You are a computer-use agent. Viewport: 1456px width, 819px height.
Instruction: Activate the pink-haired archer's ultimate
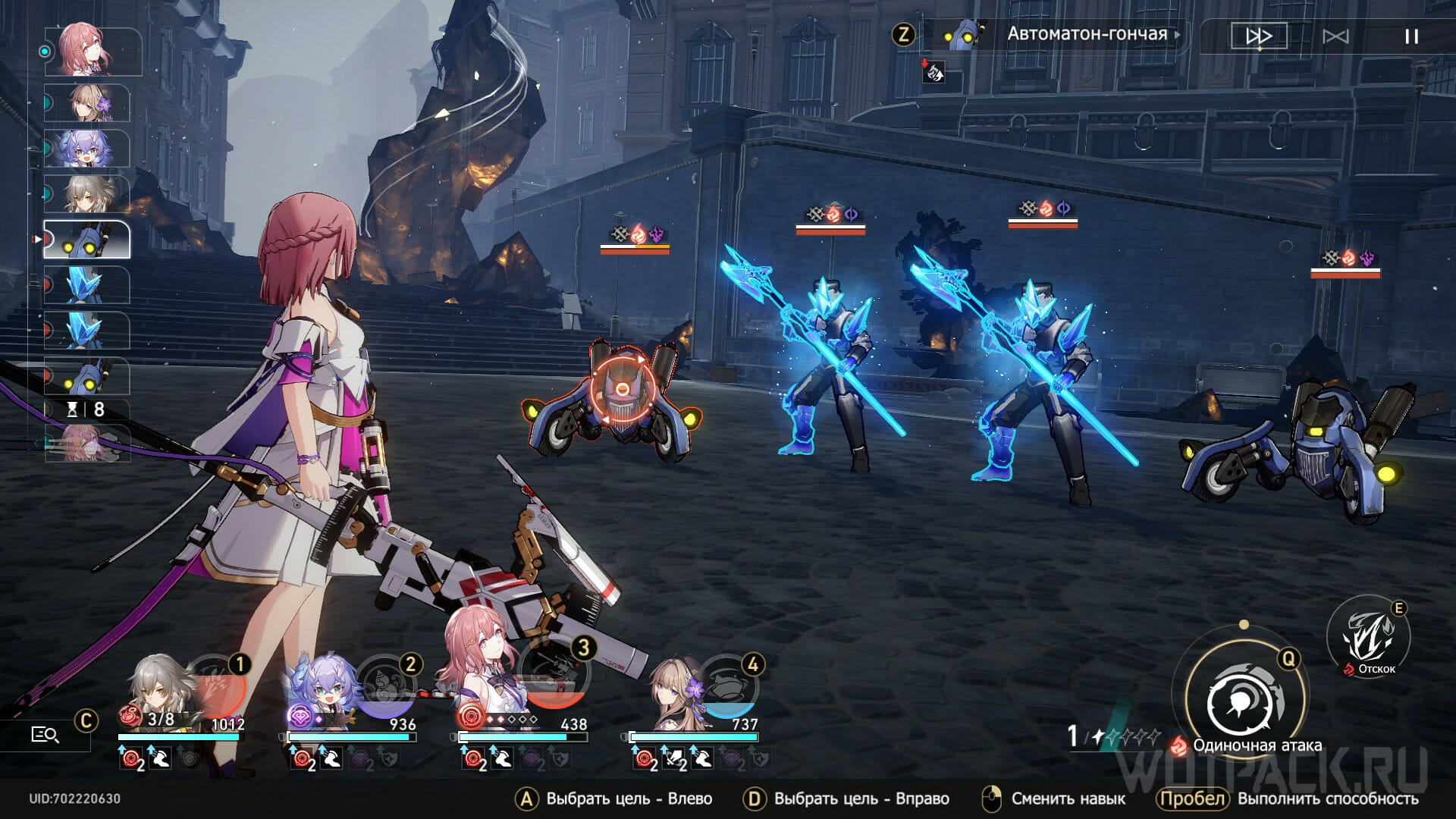click(x=557, y=679)
